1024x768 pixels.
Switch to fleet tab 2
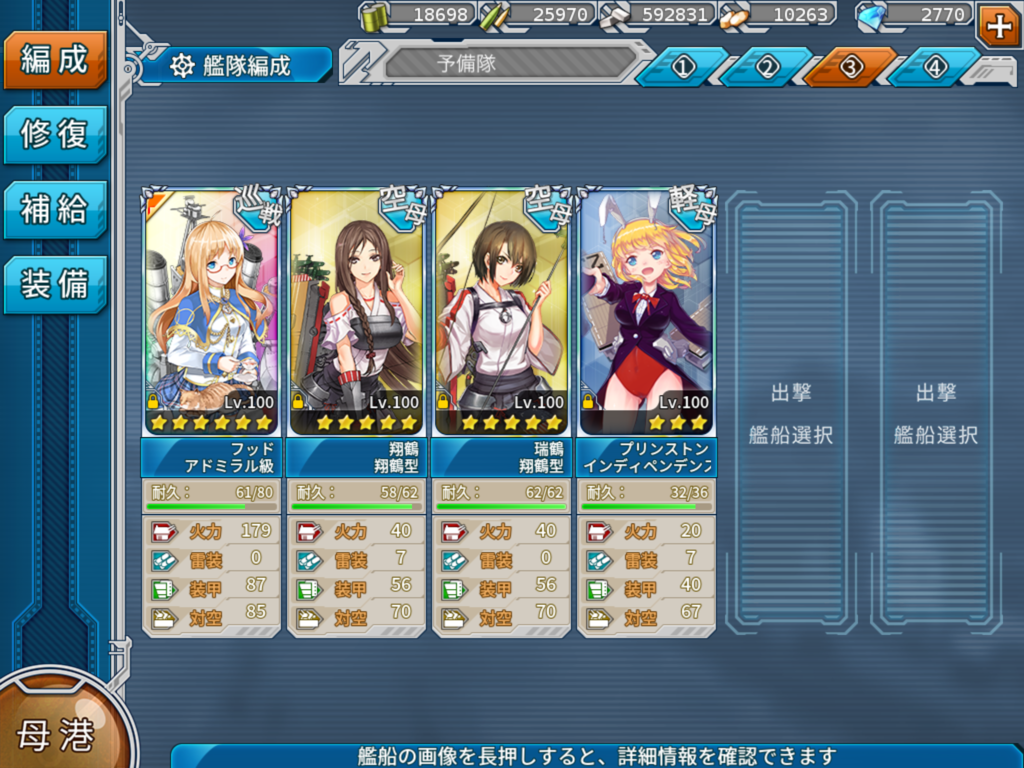click(x=766, y=67)
